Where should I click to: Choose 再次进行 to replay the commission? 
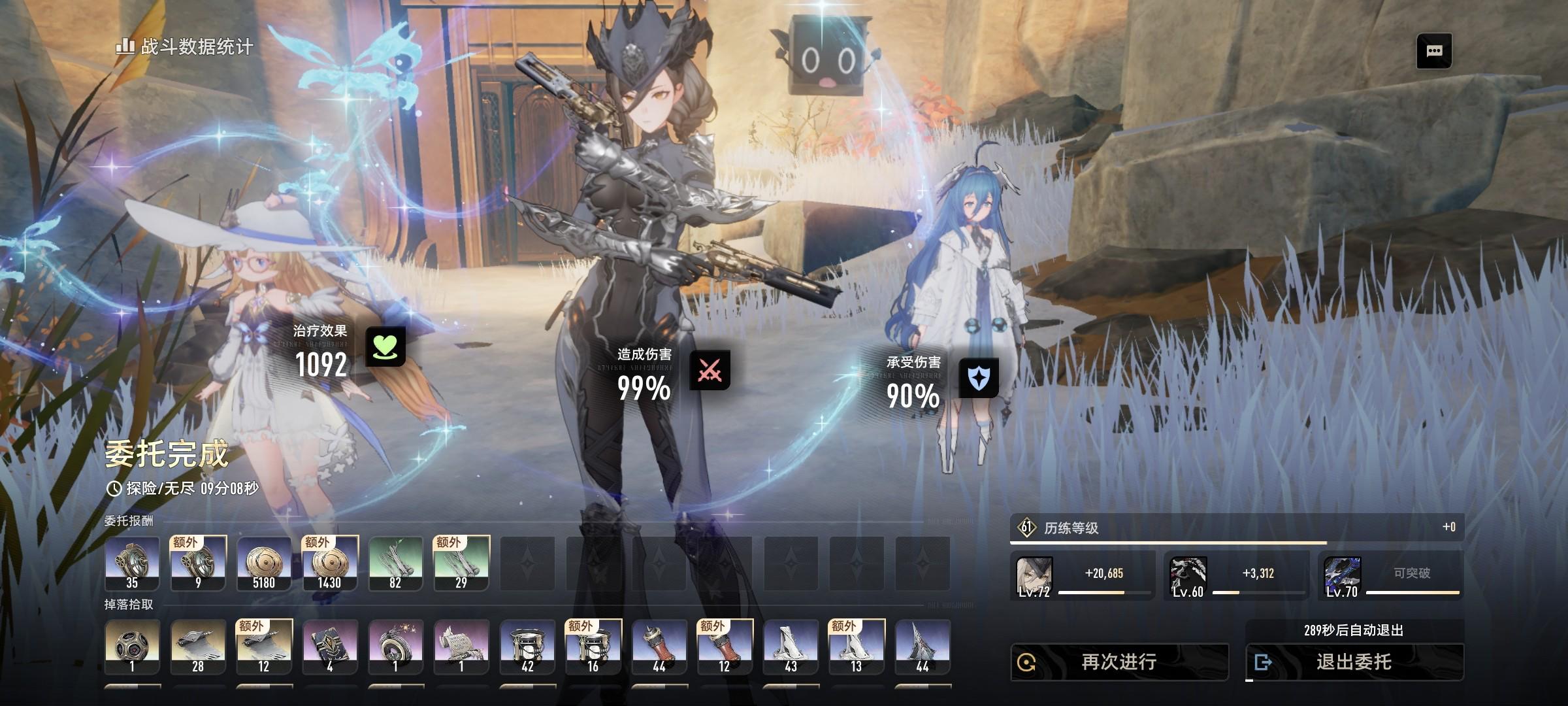coord(1119,662)
